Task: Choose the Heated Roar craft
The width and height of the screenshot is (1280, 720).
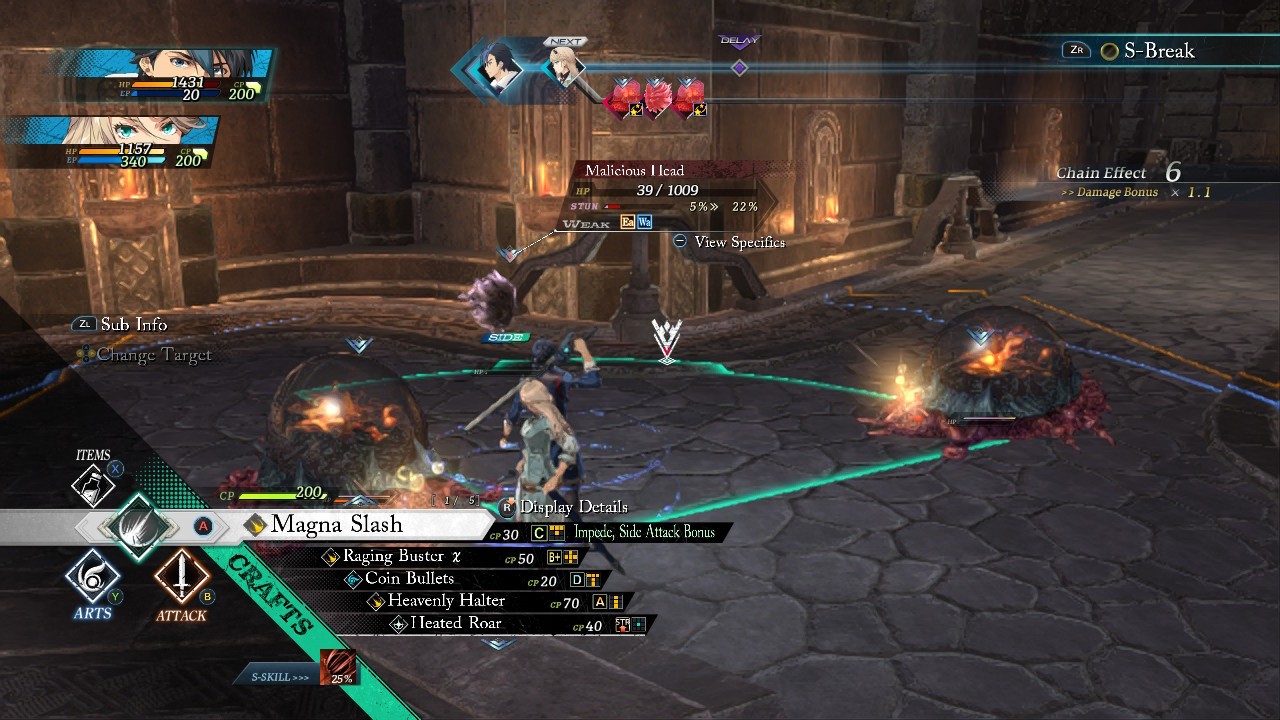Action: pos(455,624)
